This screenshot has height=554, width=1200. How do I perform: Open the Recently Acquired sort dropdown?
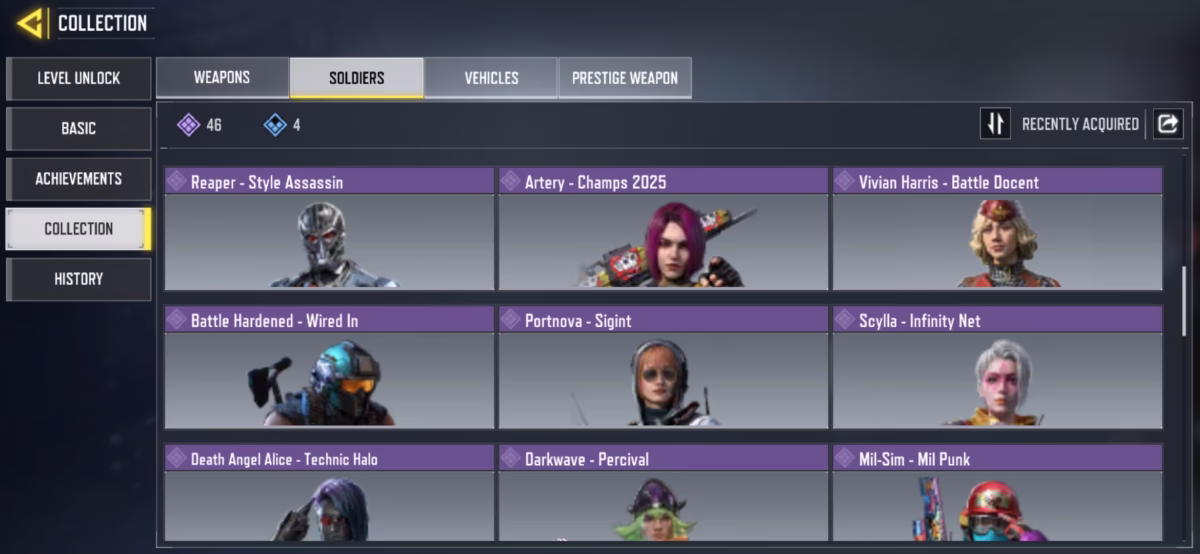pos(1080,124)
